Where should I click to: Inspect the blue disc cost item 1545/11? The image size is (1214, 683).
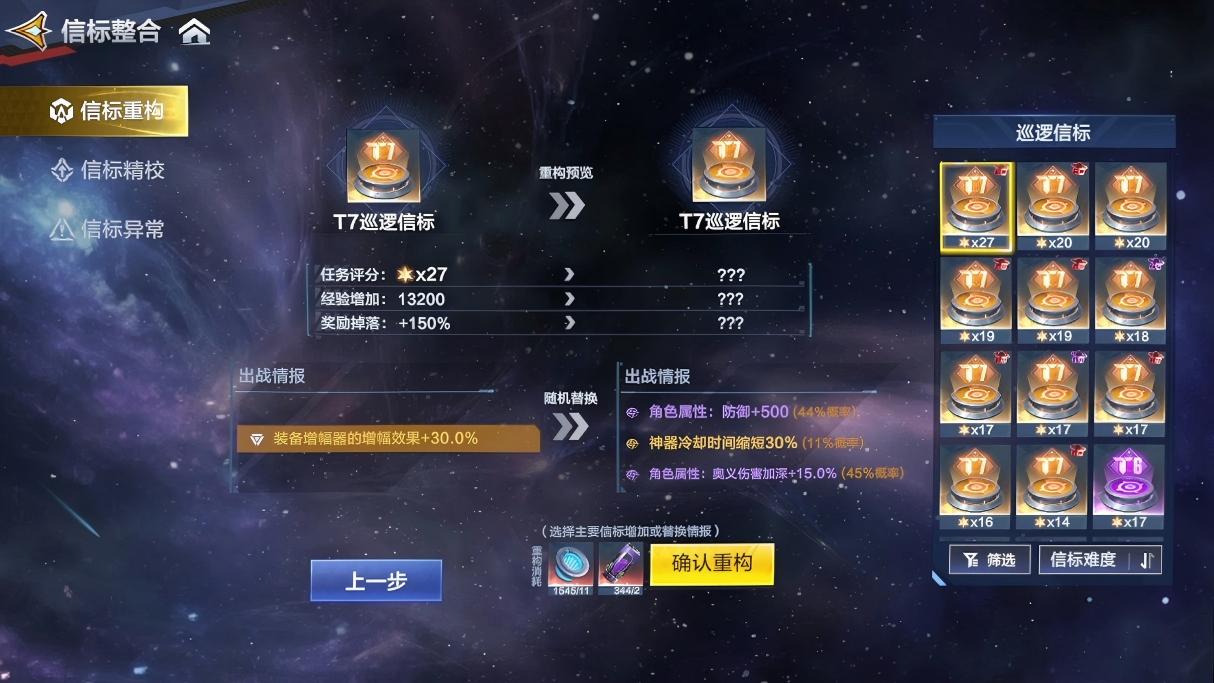[570, 566]
